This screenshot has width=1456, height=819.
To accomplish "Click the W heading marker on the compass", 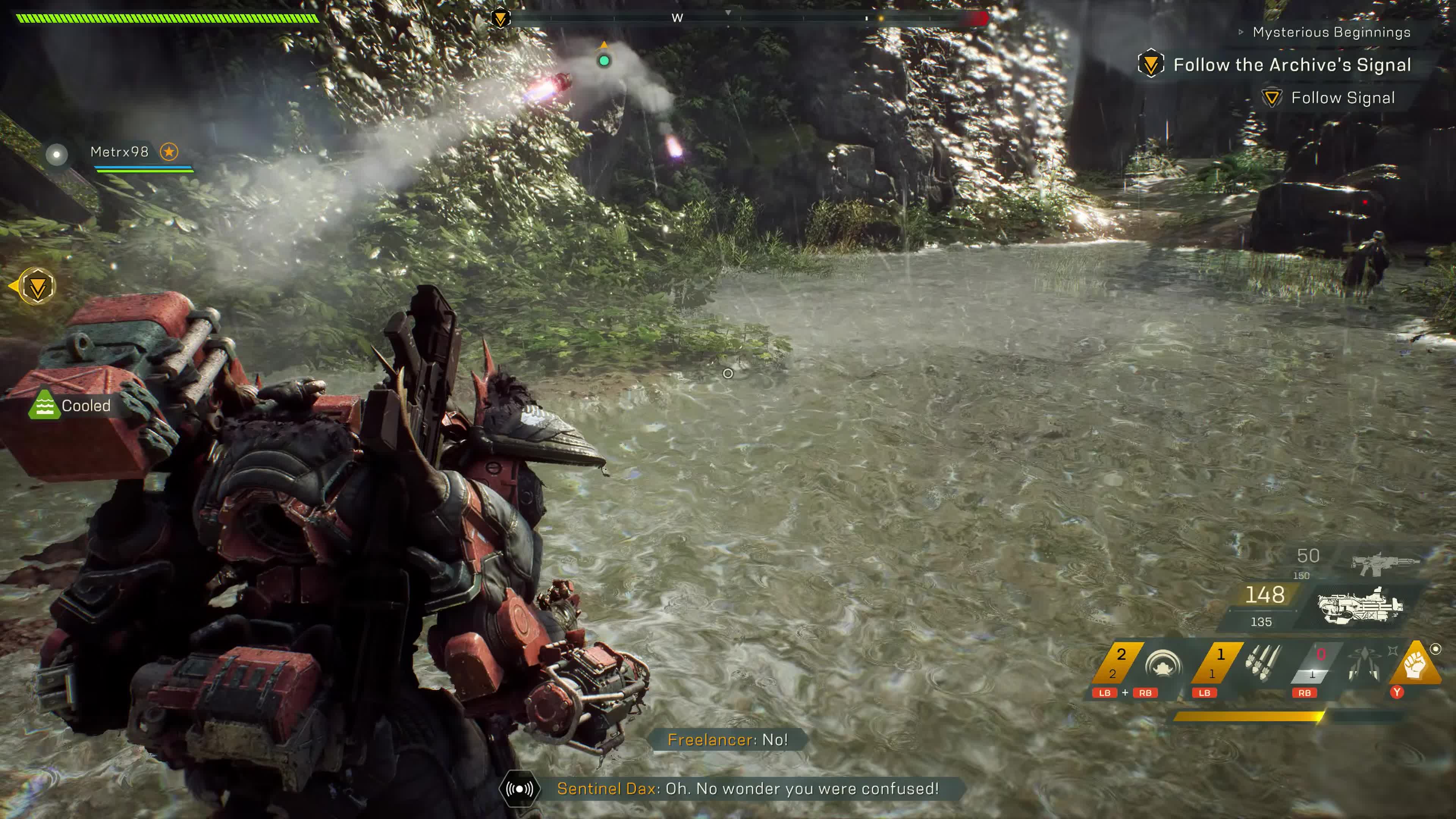I will pos(676,17).
